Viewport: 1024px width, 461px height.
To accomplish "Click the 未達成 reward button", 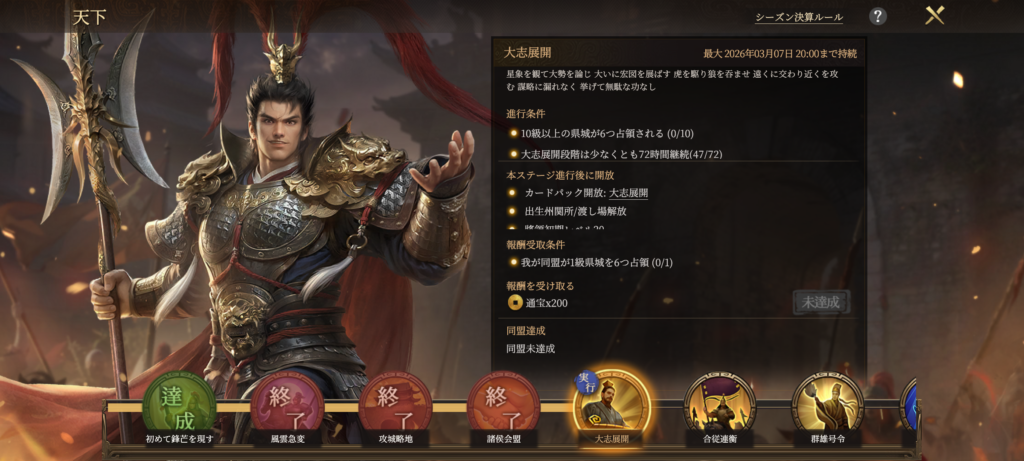I will [821, 302].
